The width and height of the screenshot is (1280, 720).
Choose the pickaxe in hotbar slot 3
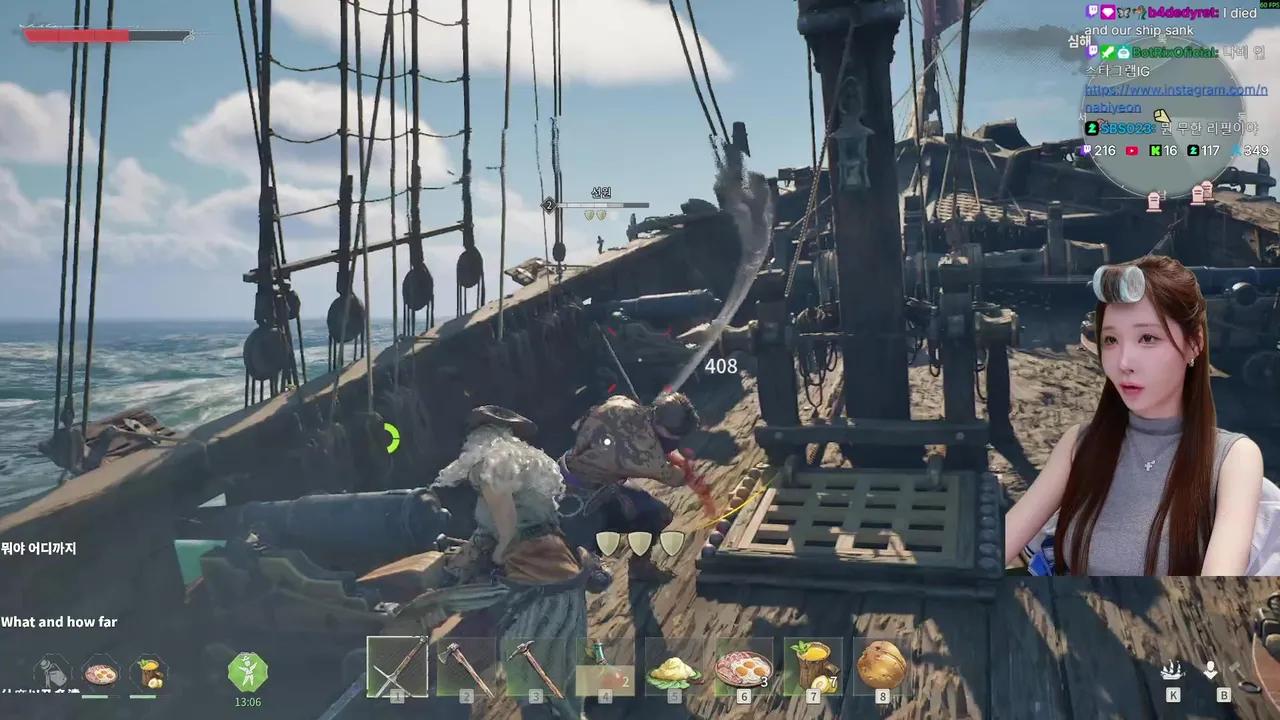536,666
